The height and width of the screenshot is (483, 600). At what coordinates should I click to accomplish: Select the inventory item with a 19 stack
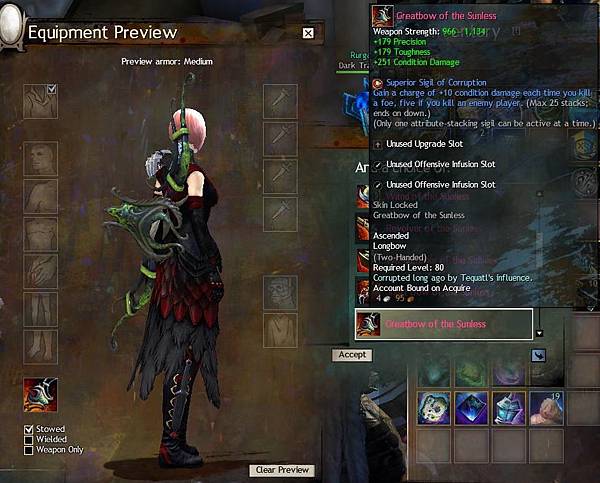point(548,409)
